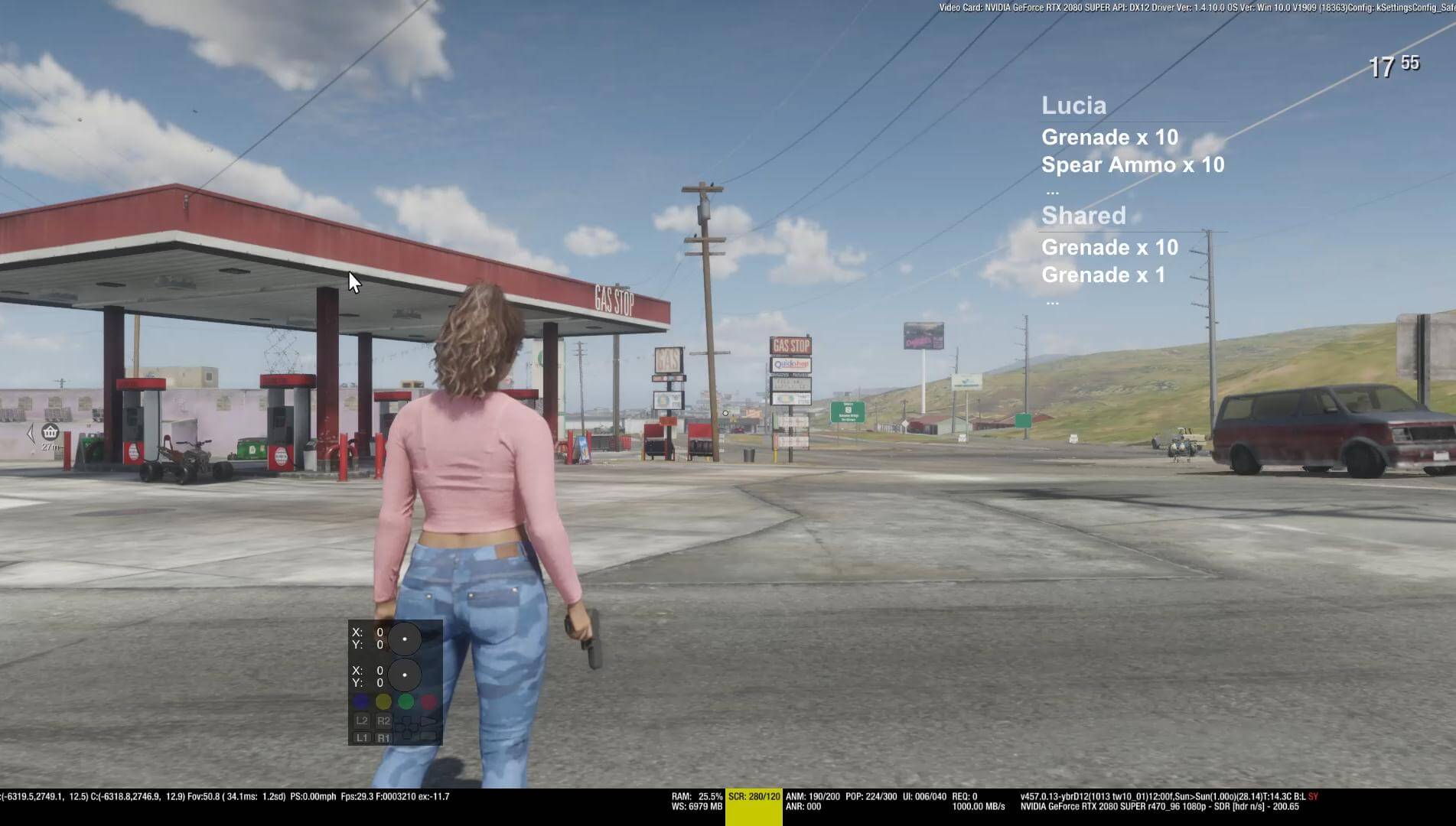
Task: Open the Lucia inventory section header
Action: (x=1073, y=106)
